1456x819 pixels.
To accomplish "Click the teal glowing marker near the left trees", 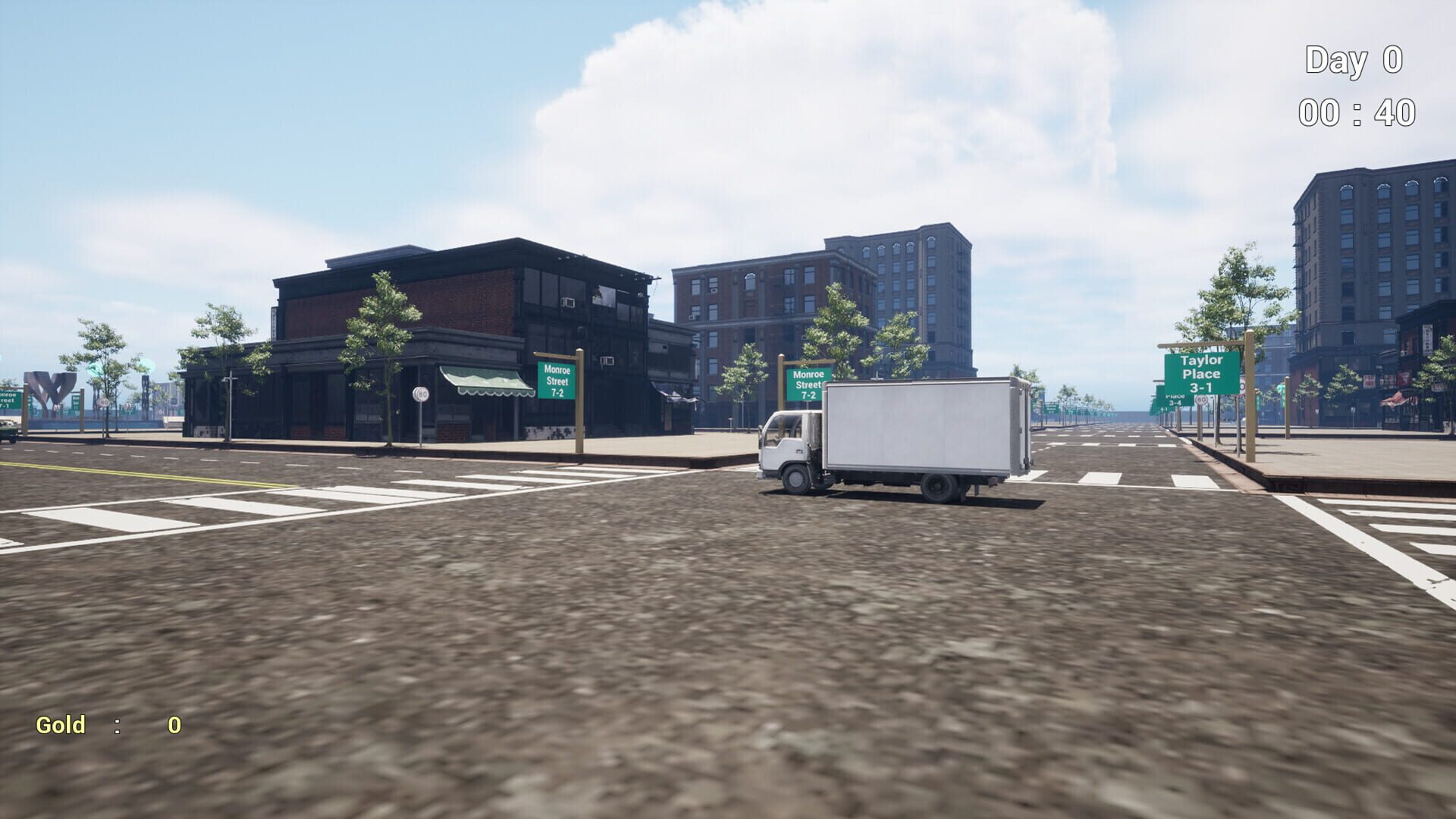I will [94, 368].
